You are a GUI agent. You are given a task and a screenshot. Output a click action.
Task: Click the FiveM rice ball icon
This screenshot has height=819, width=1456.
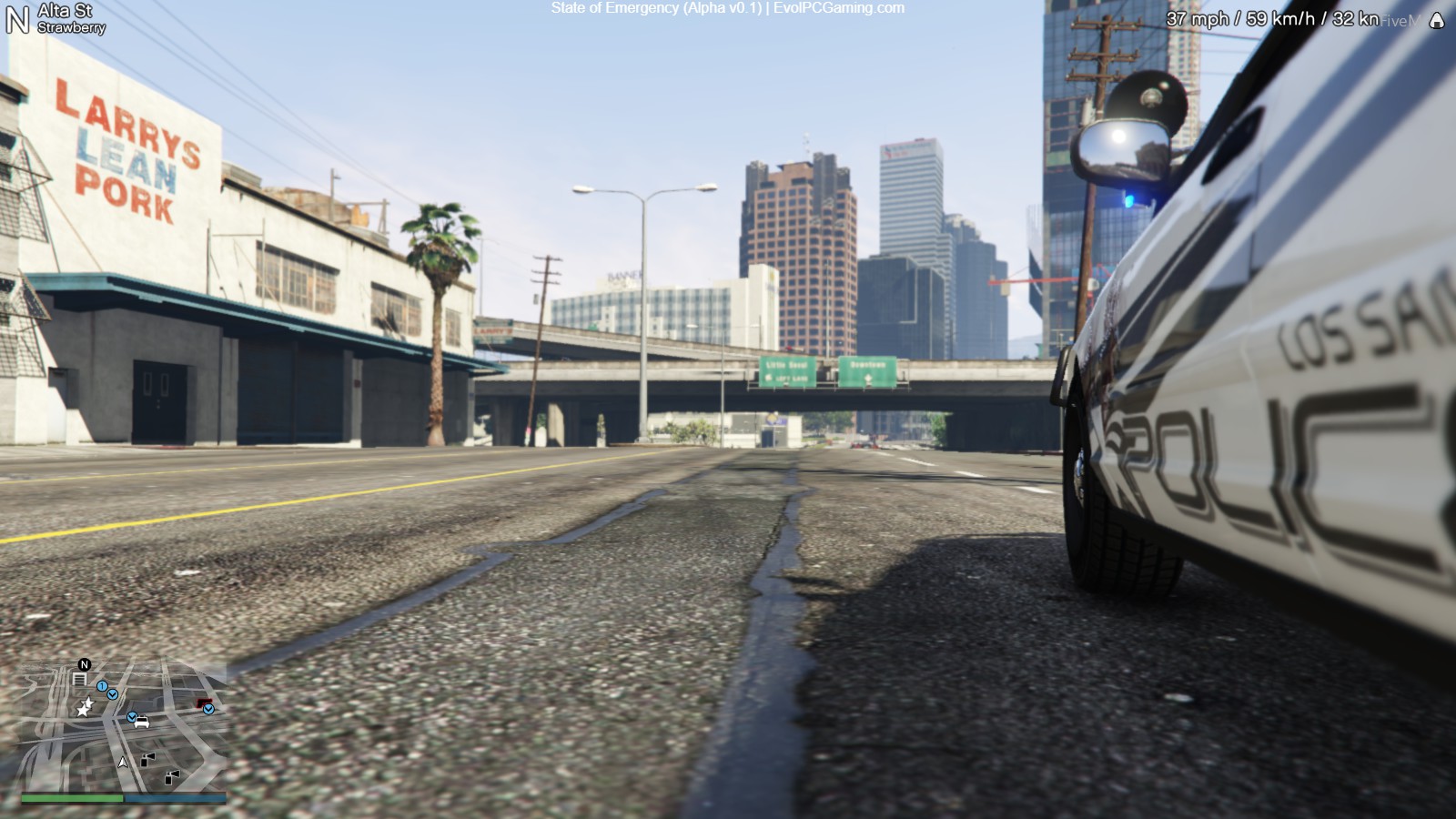tap(1436, 21)
